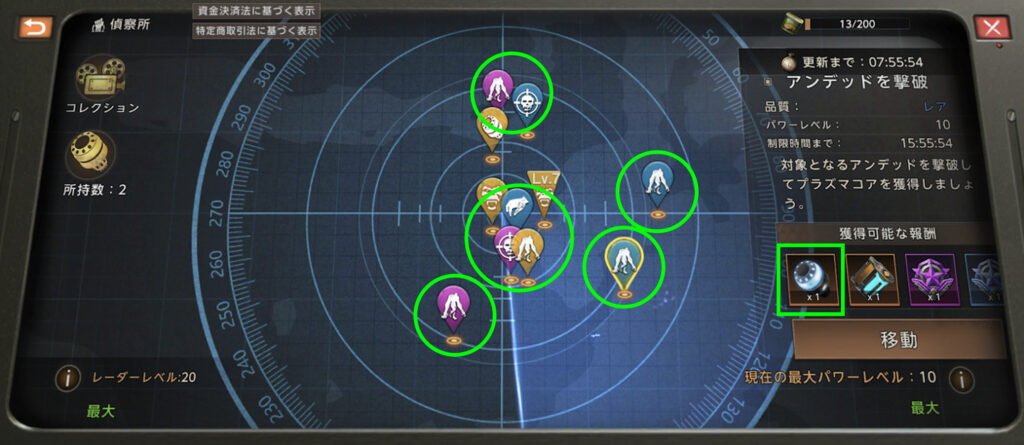The image size is (1024, 445).
Task: Inspect the supply crate reward item
Action: click(873, 277)
